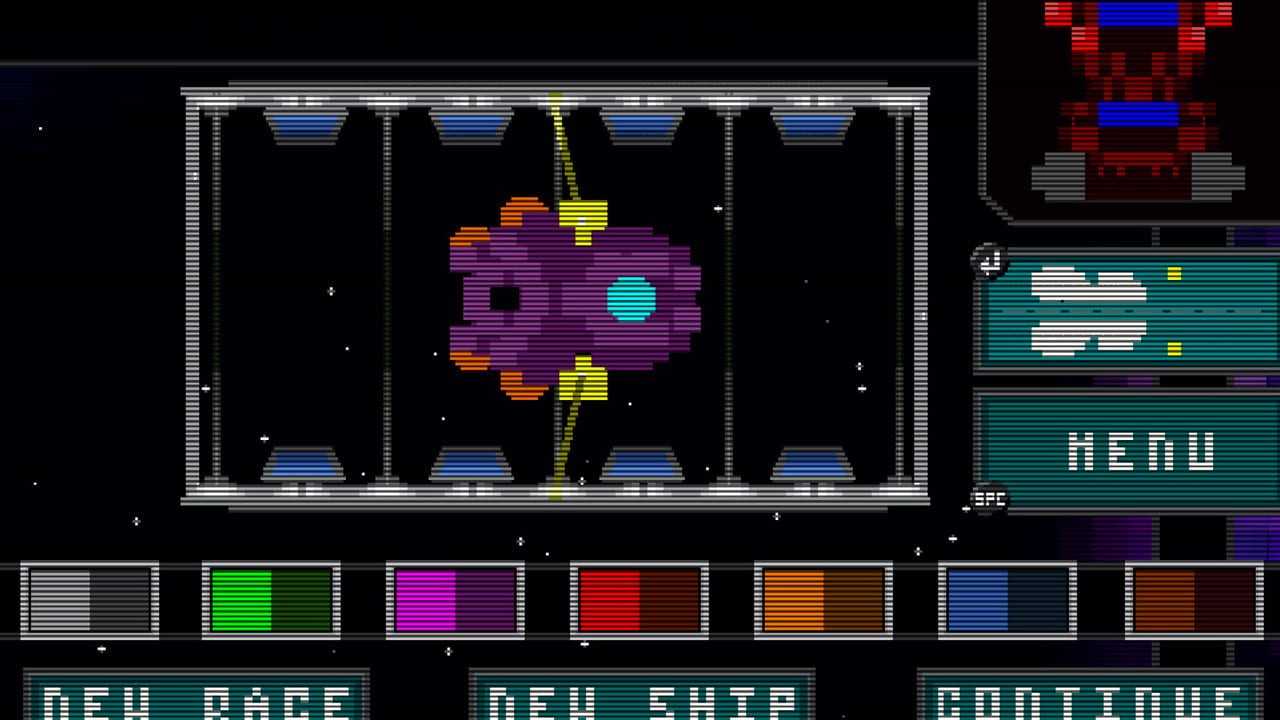Pick the green color swatch
The image size is (1280, 720).
[x=271, y=600]
